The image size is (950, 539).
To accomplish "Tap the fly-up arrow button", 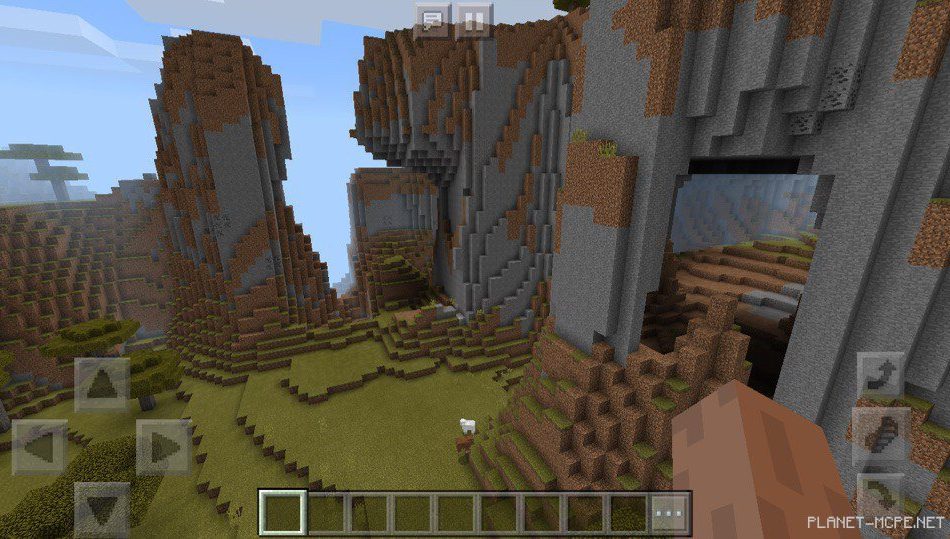I will (x=882, y=378).
